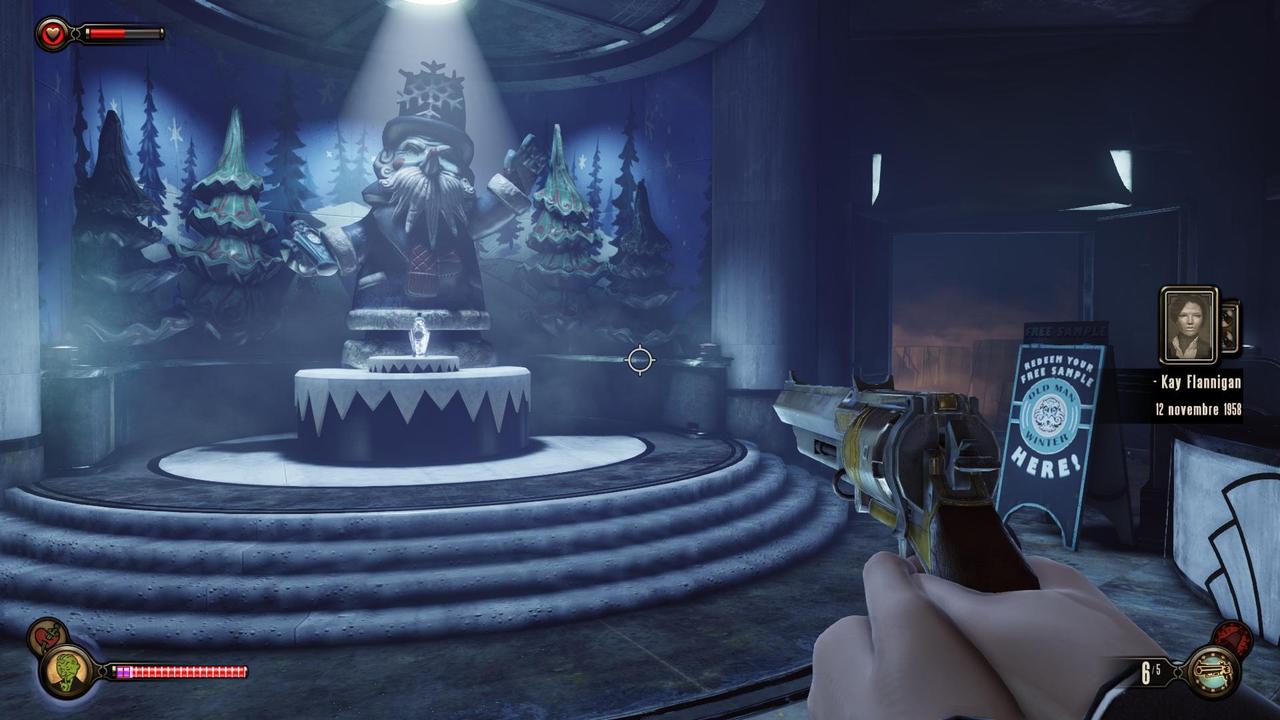Click the heart health icon
Screen dimensions: 1280x720
pos(50,35)
